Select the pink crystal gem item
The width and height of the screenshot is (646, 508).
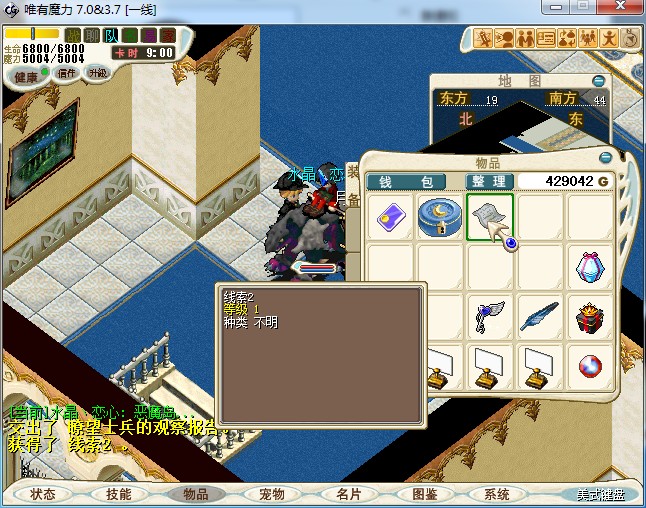tap(590, 267)
